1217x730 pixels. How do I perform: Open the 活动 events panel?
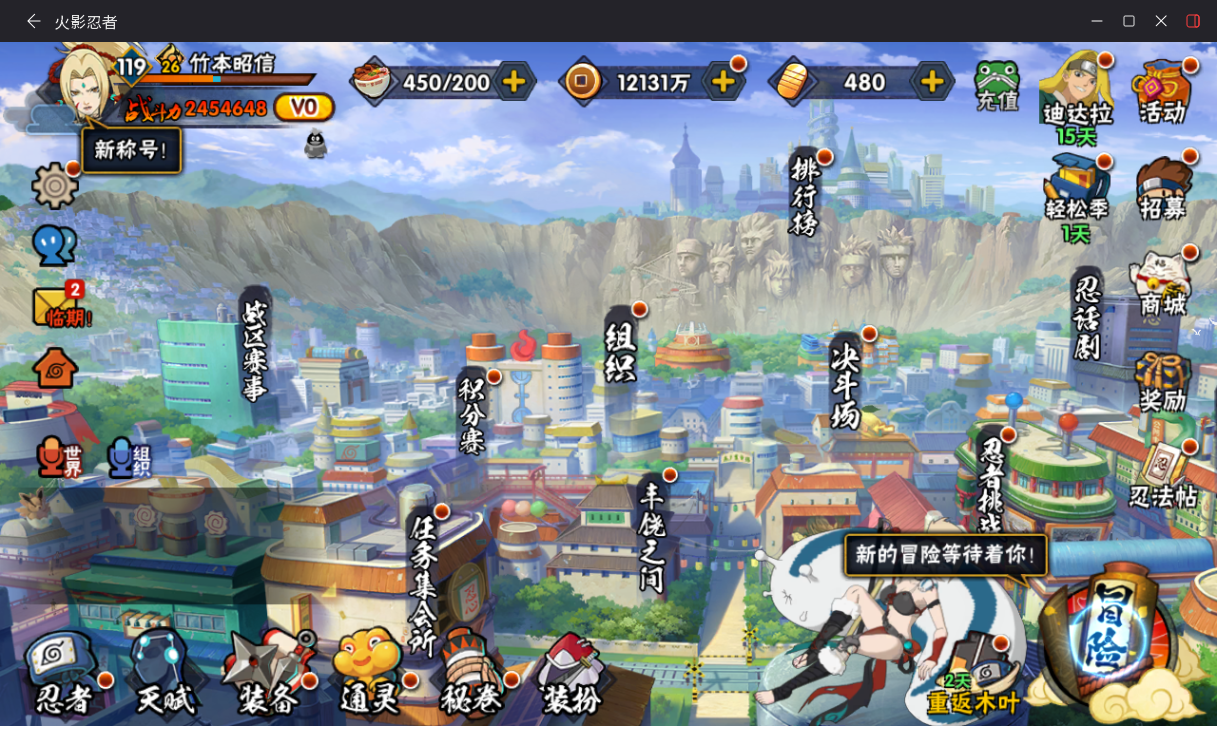point(1162,90)
